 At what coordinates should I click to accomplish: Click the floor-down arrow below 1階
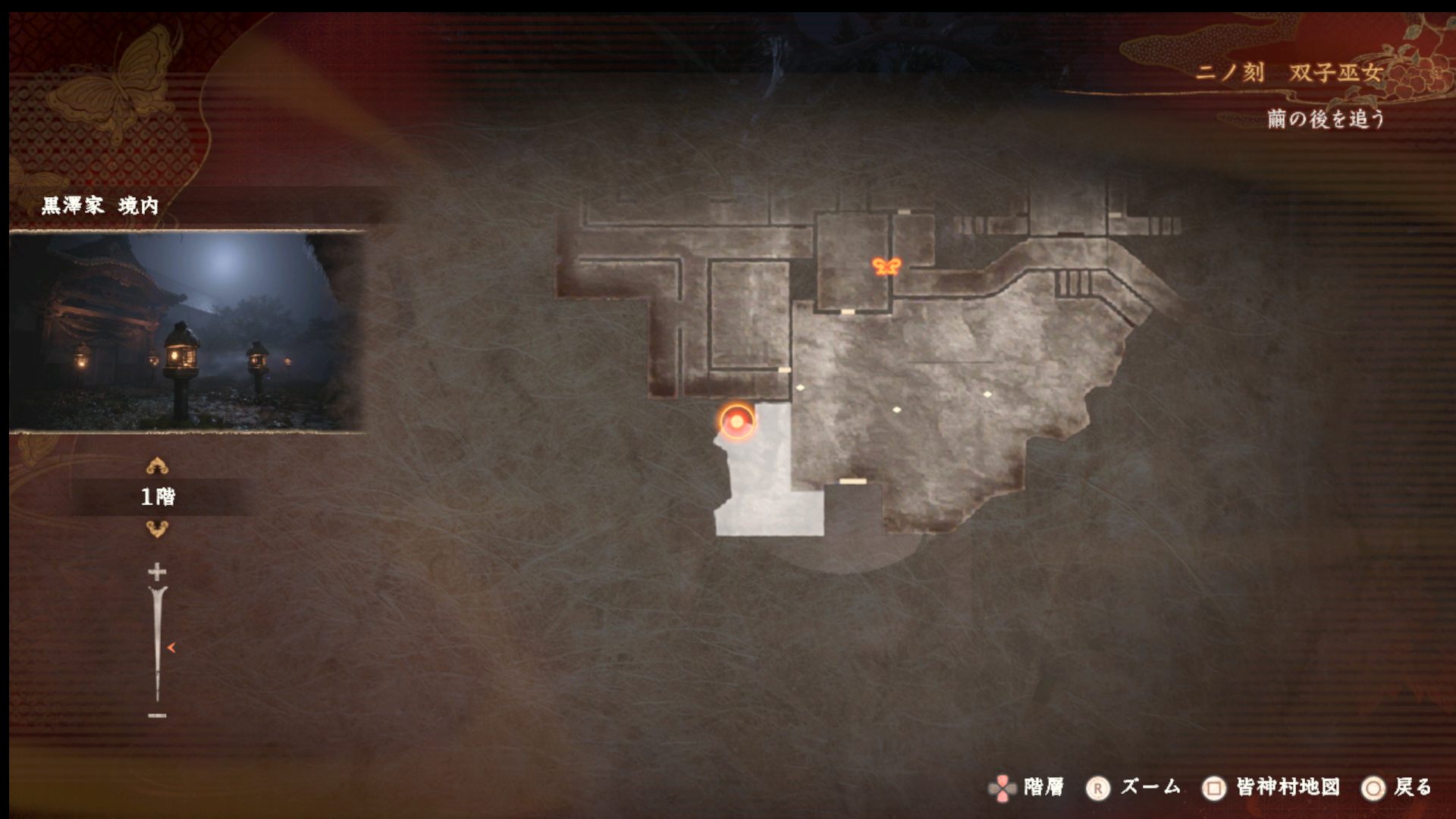157,529
